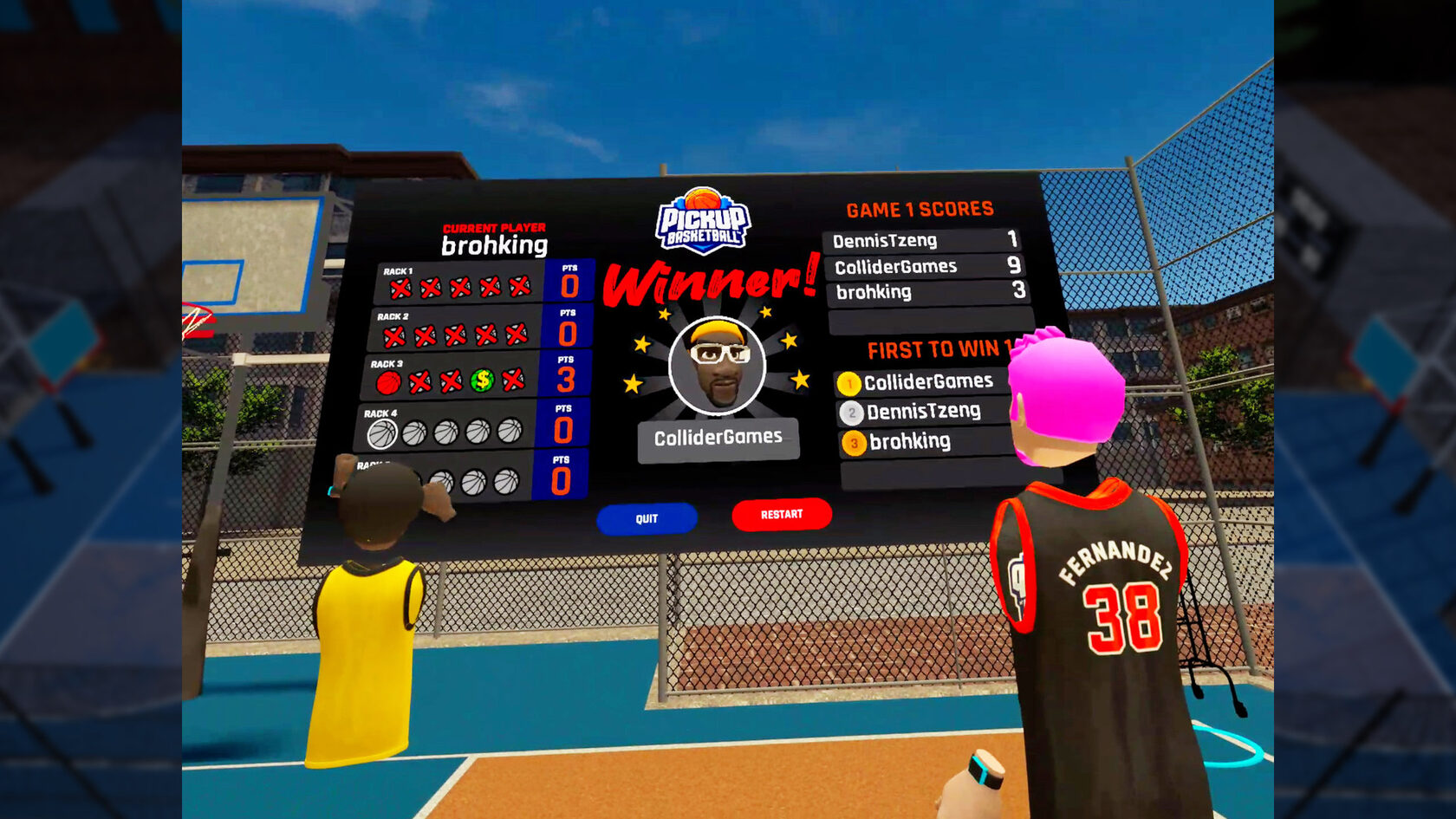The height and width of the screenshot is (819, 1456).
Task: Select DennisTzeng row in Game 1 Scores
Action: click(923, 240)
